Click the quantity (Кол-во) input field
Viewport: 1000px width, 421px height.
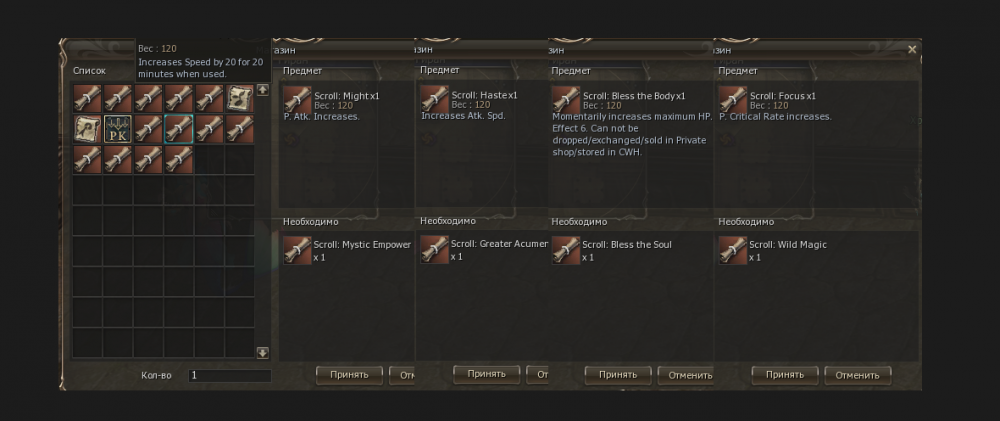230,376
